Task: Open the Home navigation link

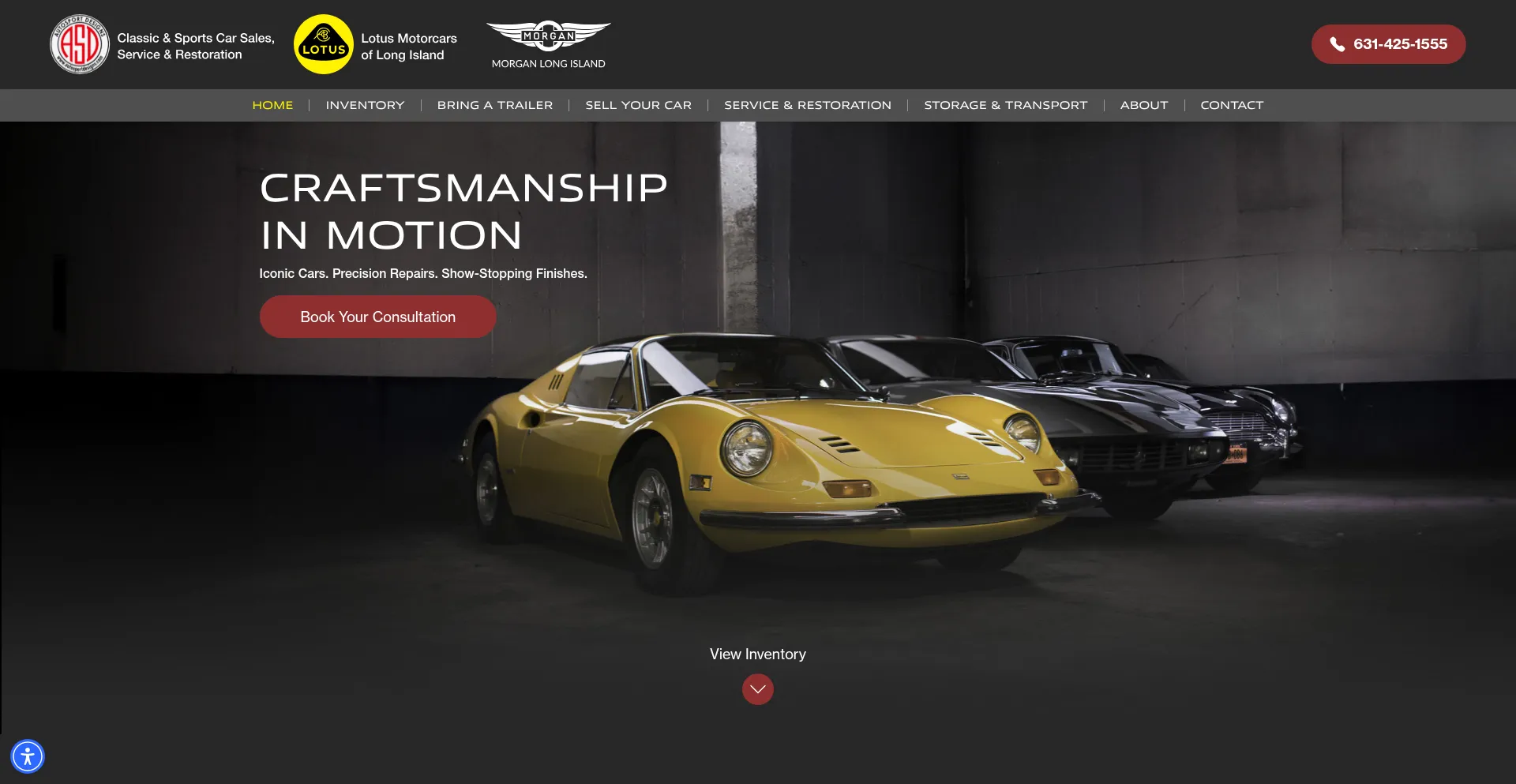Action: pos(272,105)
